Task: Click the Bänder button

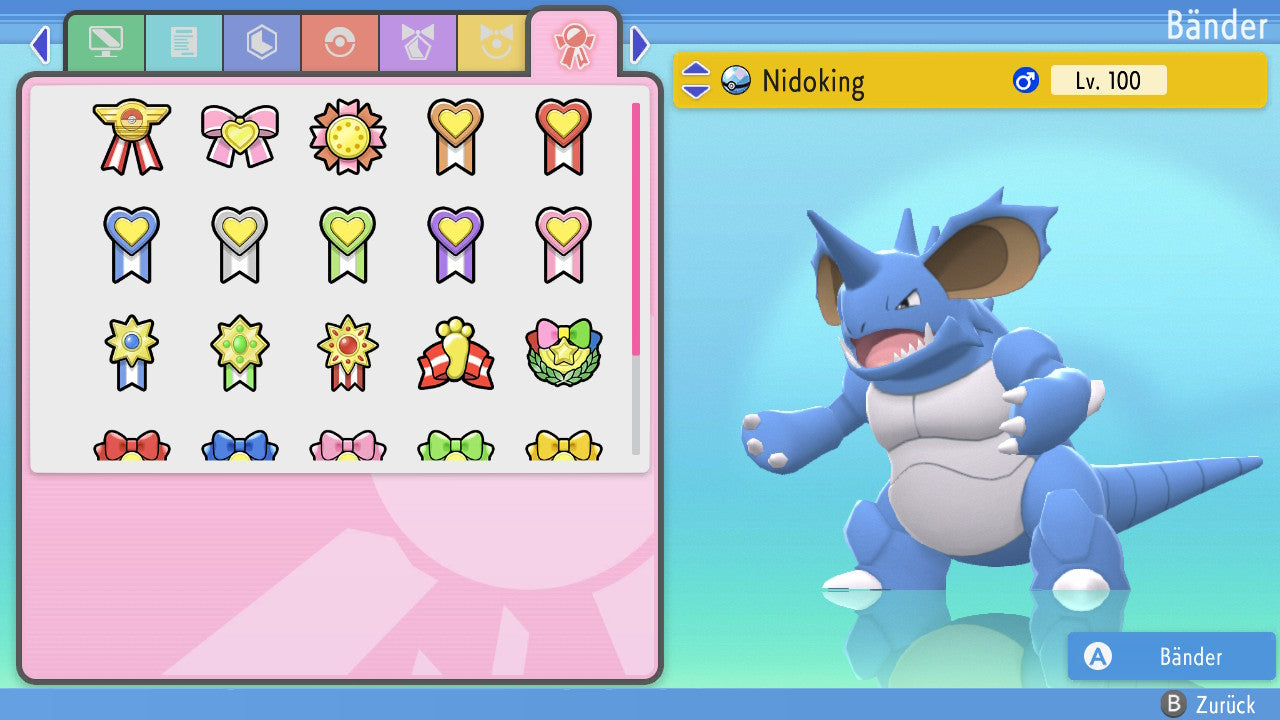Action: (x=1171, y=656)
